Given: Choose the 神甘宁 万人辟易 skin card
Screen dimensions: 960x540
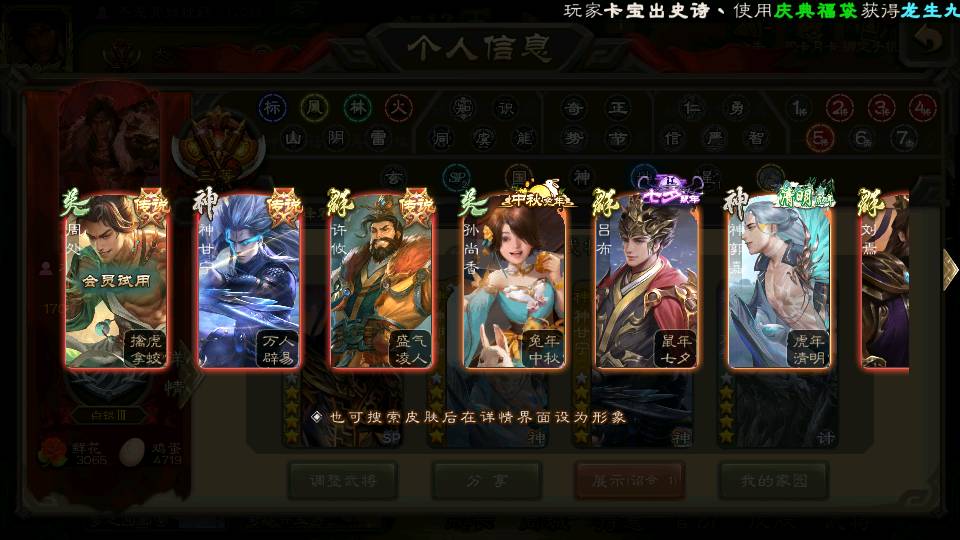Looking at the screenshot, I should pyautogui.click(x=249, y=282).
